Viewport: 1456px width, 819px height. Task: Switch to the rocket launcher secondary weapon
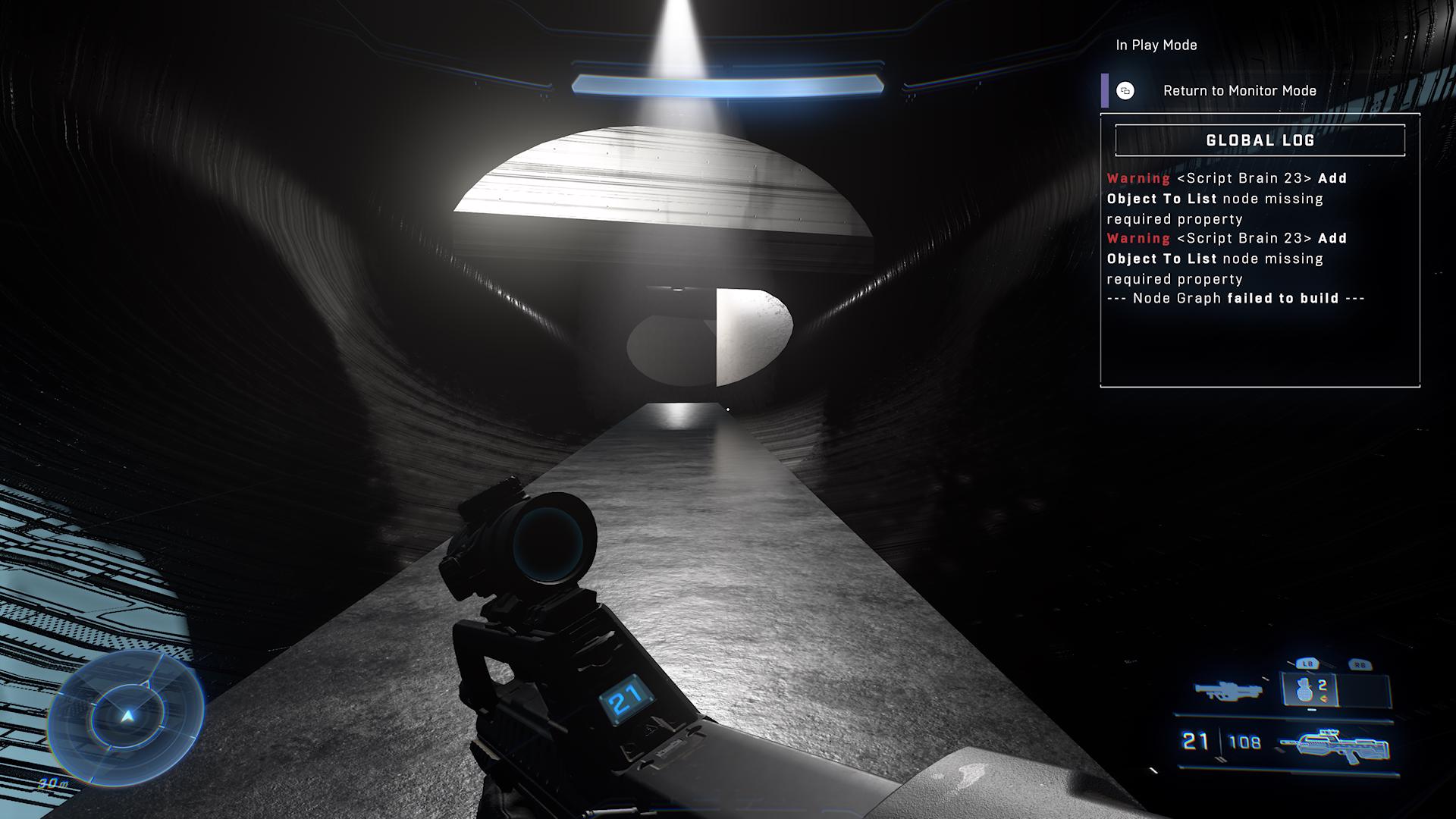click(x=1228, y=690)
